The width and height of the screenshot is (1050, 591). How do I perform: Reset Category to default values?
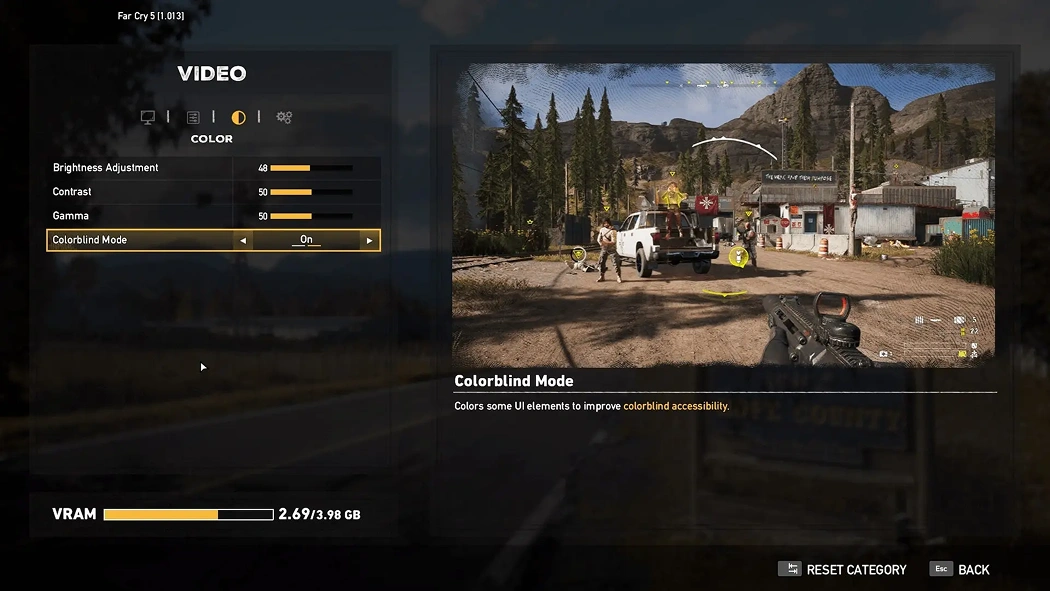point(844,570)
